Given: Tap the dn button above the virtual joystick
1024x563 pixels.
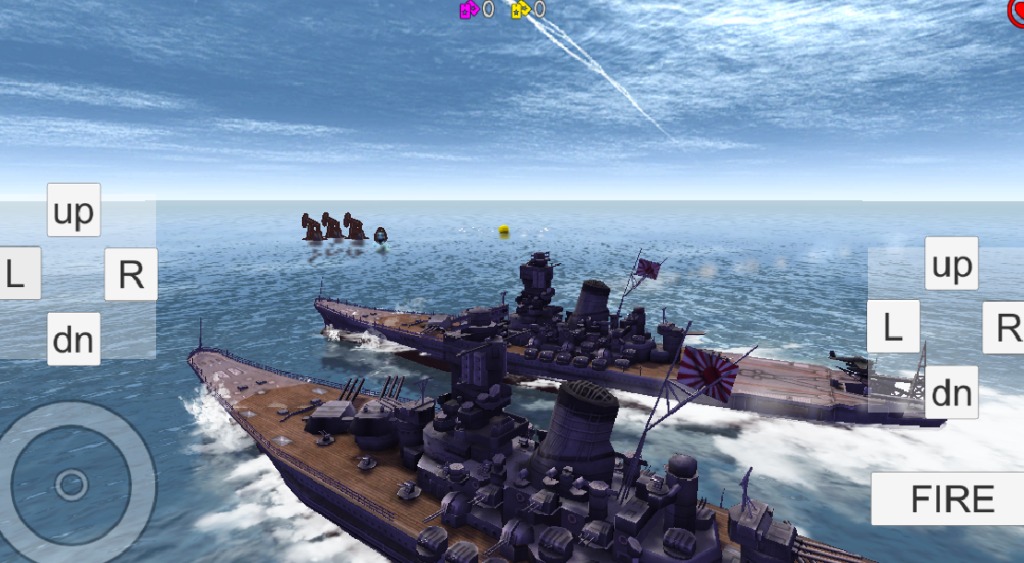Looking at the screenshot, I should [74, 339].
